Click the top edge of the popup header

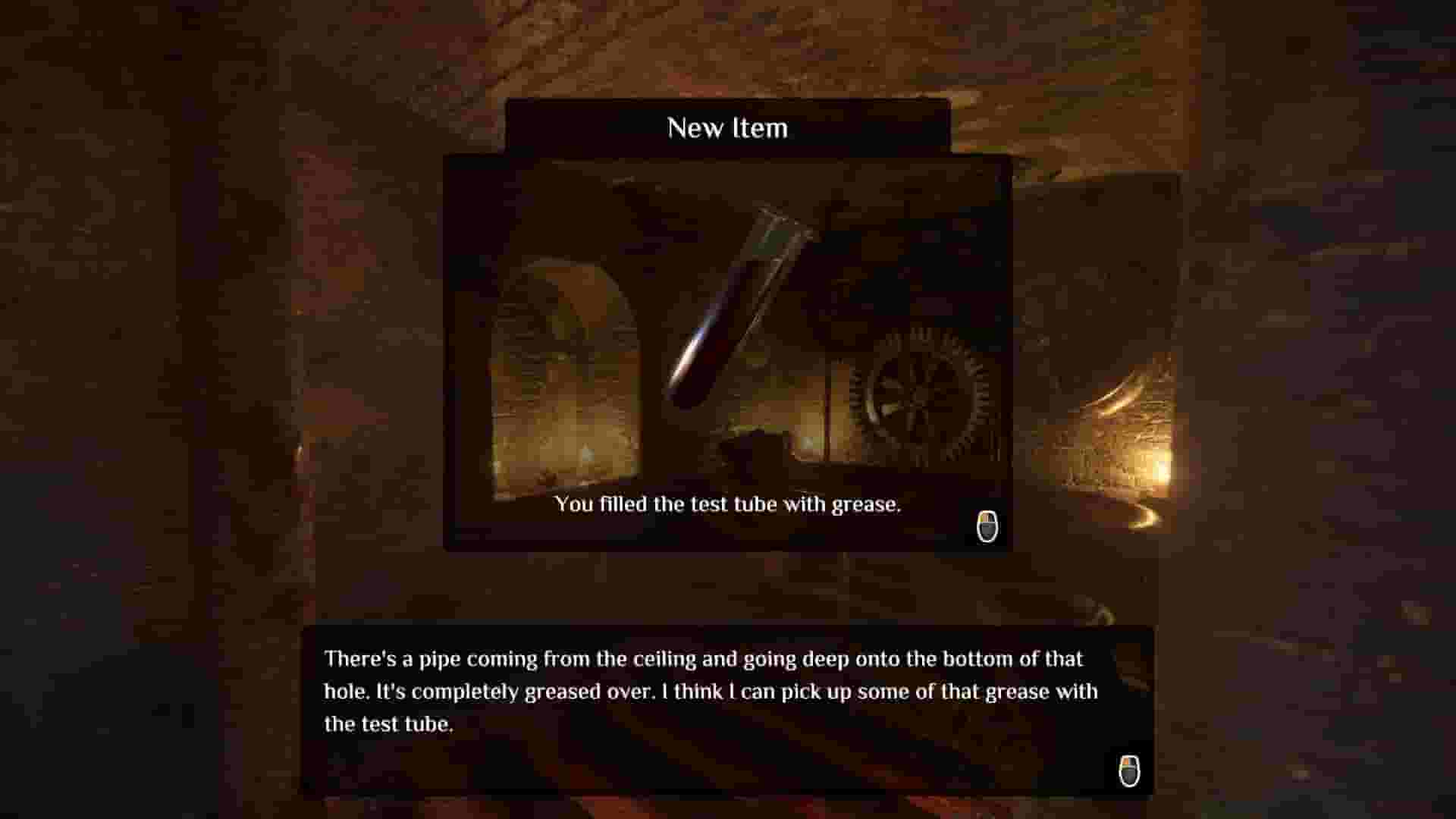tap(726, 102)
